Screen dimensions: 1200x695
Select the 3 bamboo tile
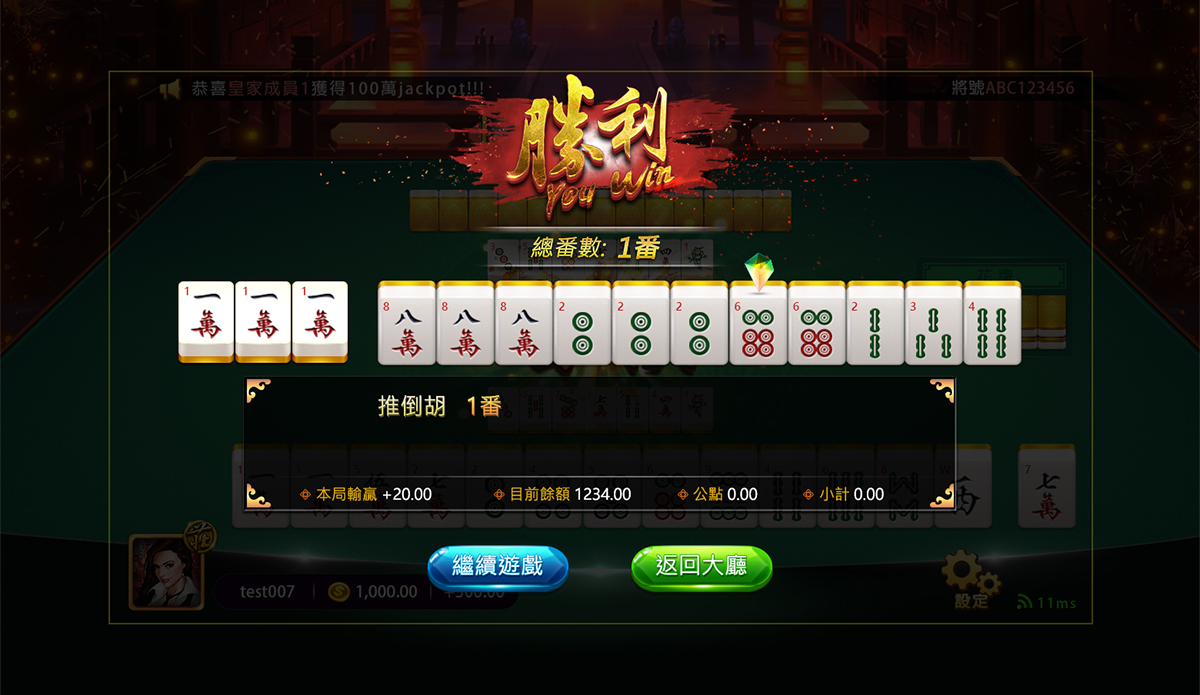pyautogui.click(x=933, y=323)
